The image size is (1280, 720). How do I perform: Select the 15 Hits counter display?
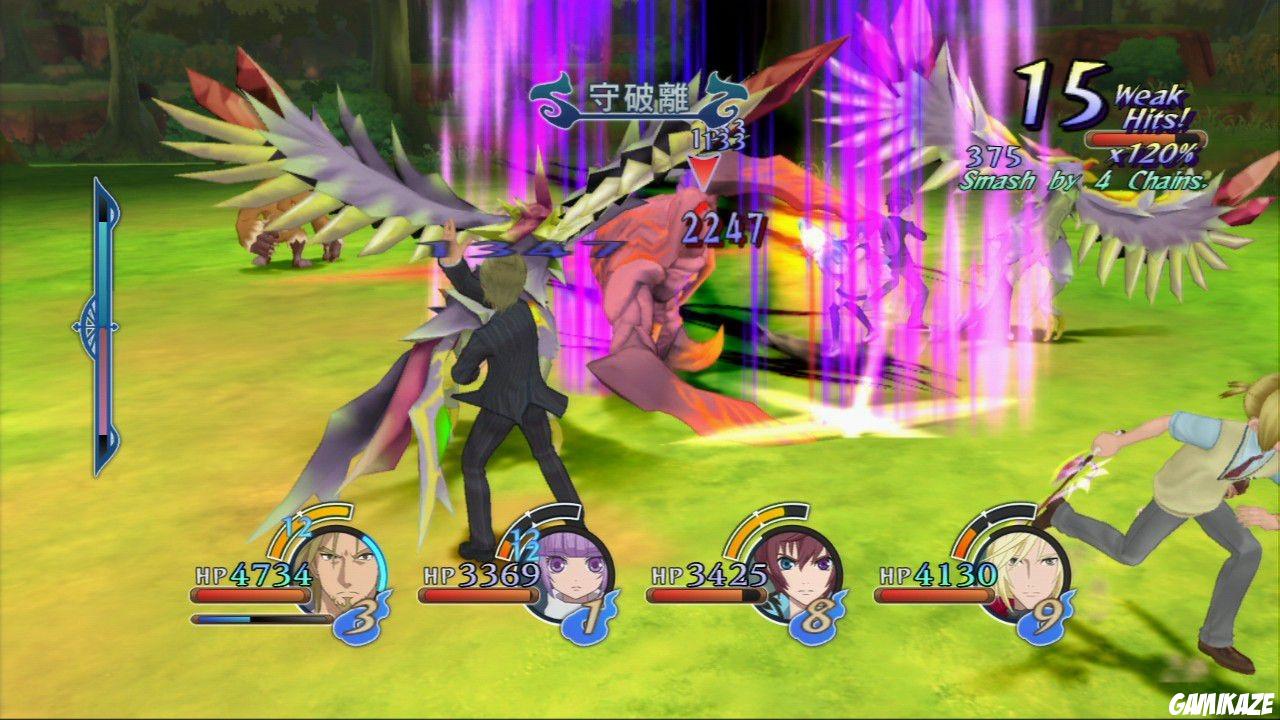coord(1062,95)
